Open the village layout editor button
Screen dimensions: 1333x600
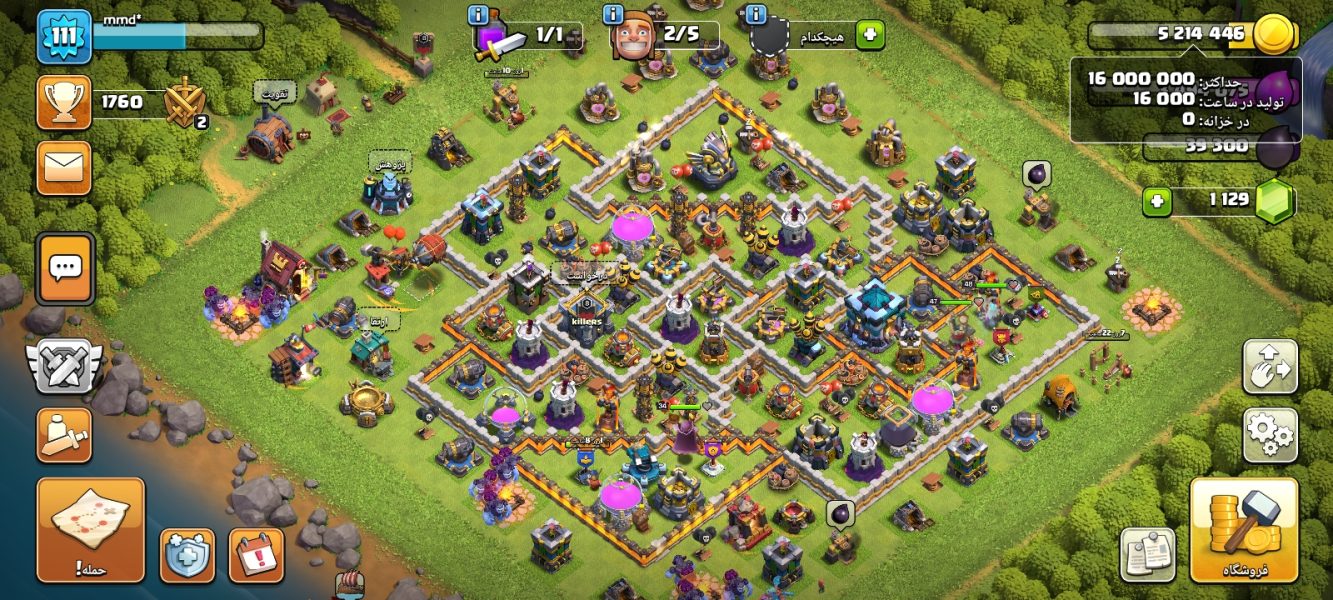click(1270, 367)
